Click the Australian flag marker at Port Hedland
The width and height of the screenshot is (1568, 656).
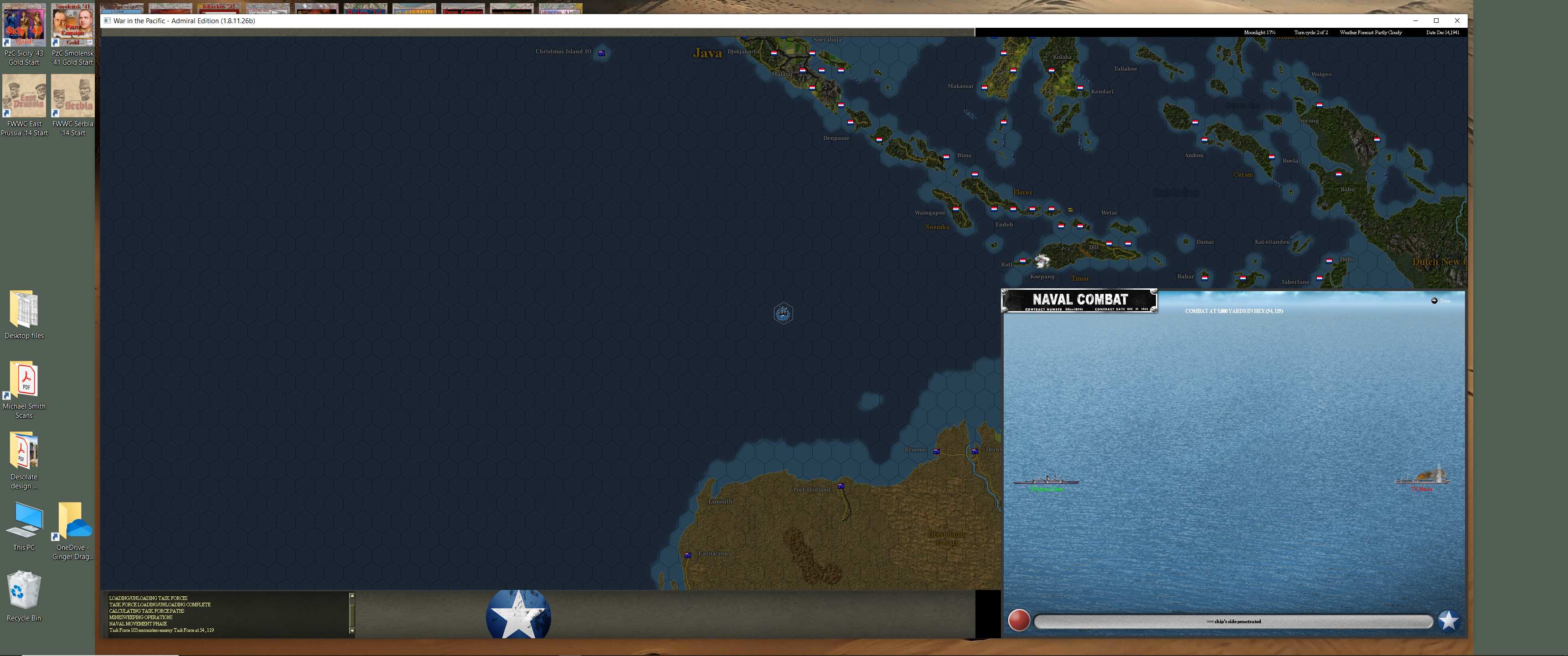pyautogui.click(x=841, y=485)
